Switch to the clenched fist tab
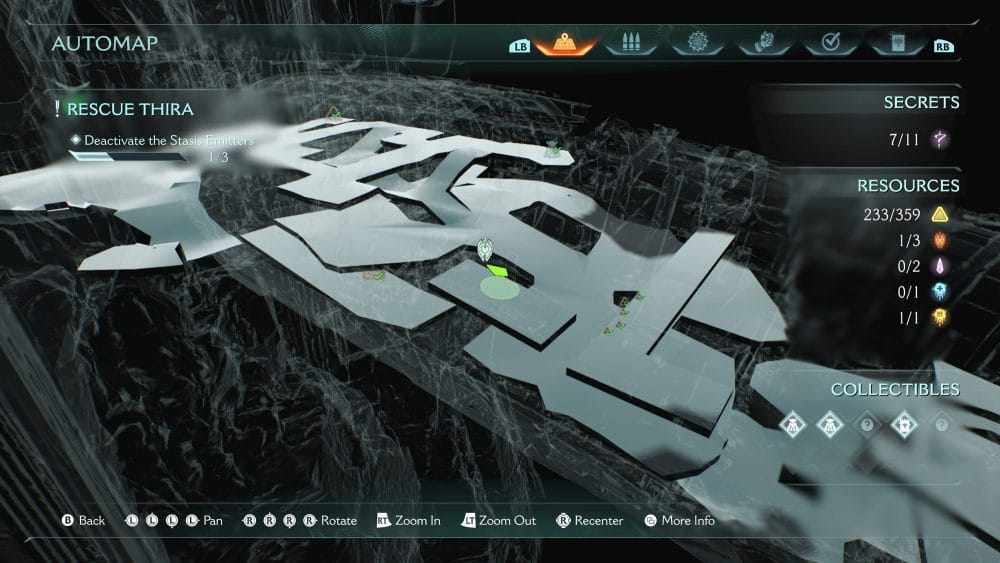Screen dimensions: 1000x563 click(x=763, y=44)
